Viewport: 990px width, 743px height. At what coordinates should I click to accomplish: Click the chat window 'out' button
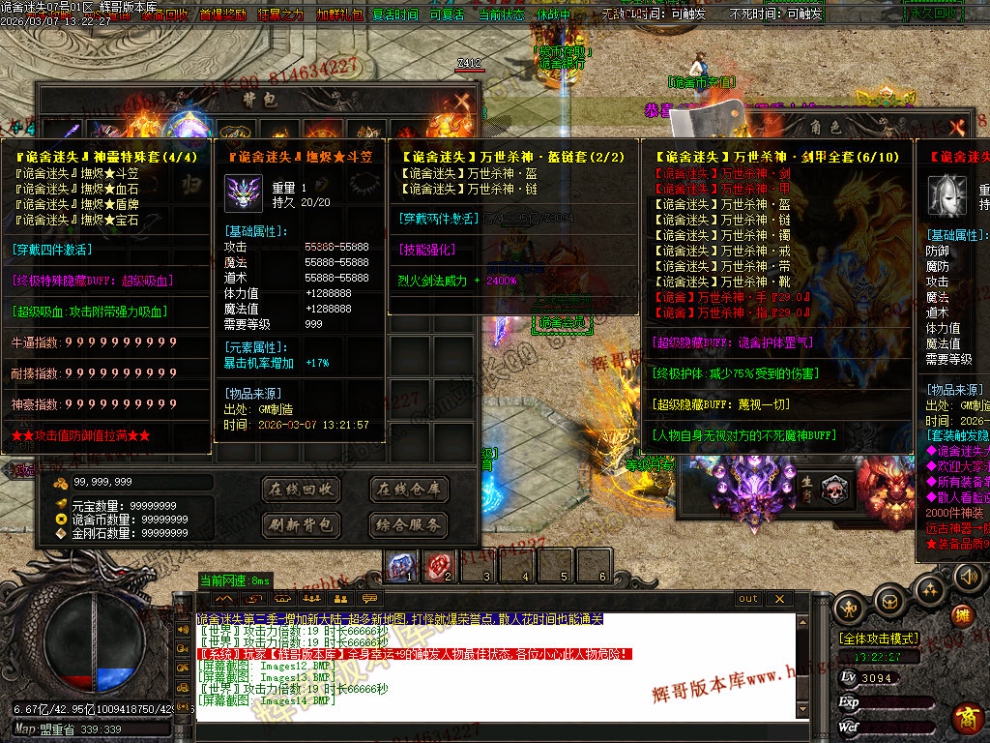749,599
